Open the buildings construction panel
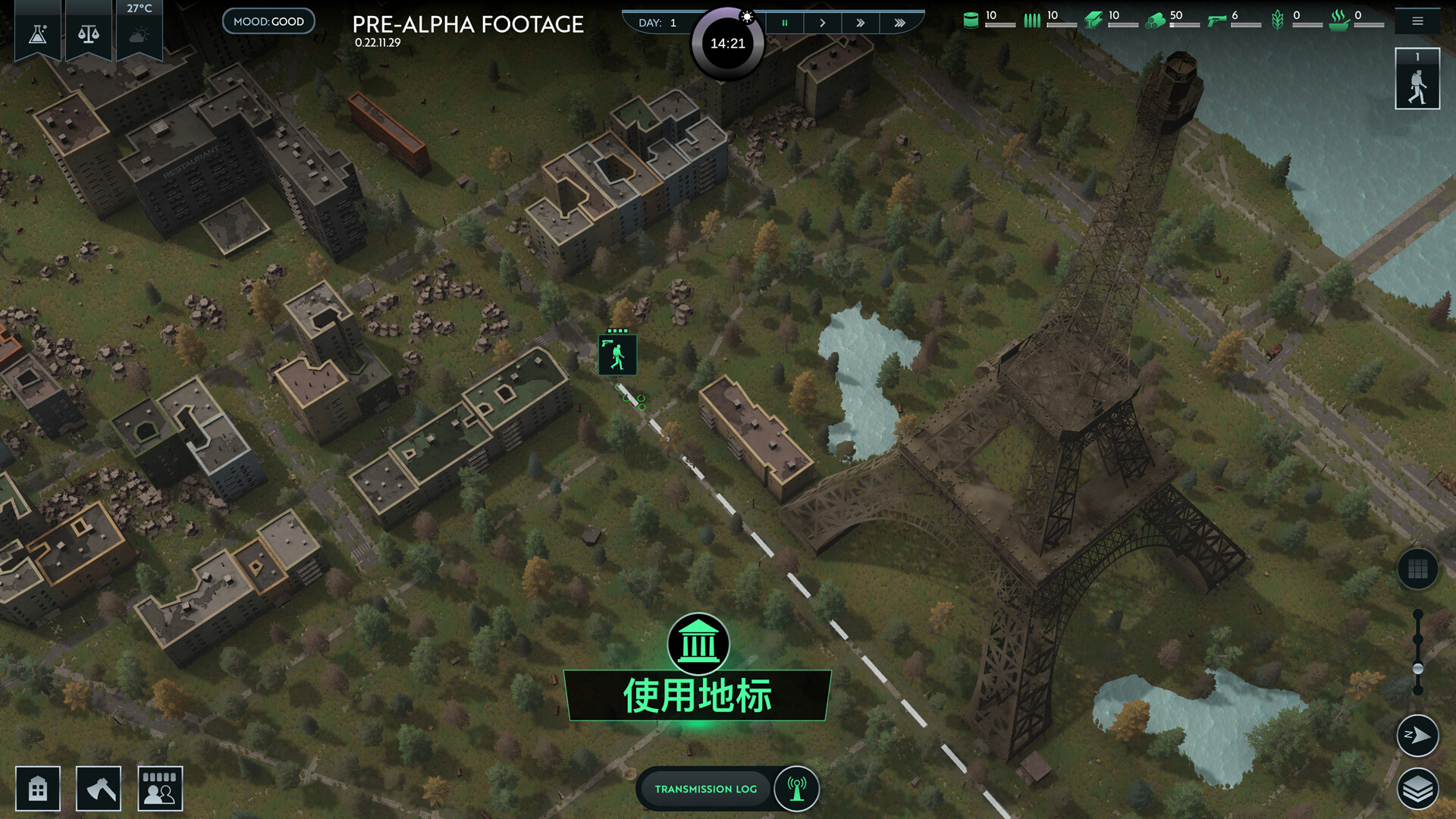 (x=38, y=788)
